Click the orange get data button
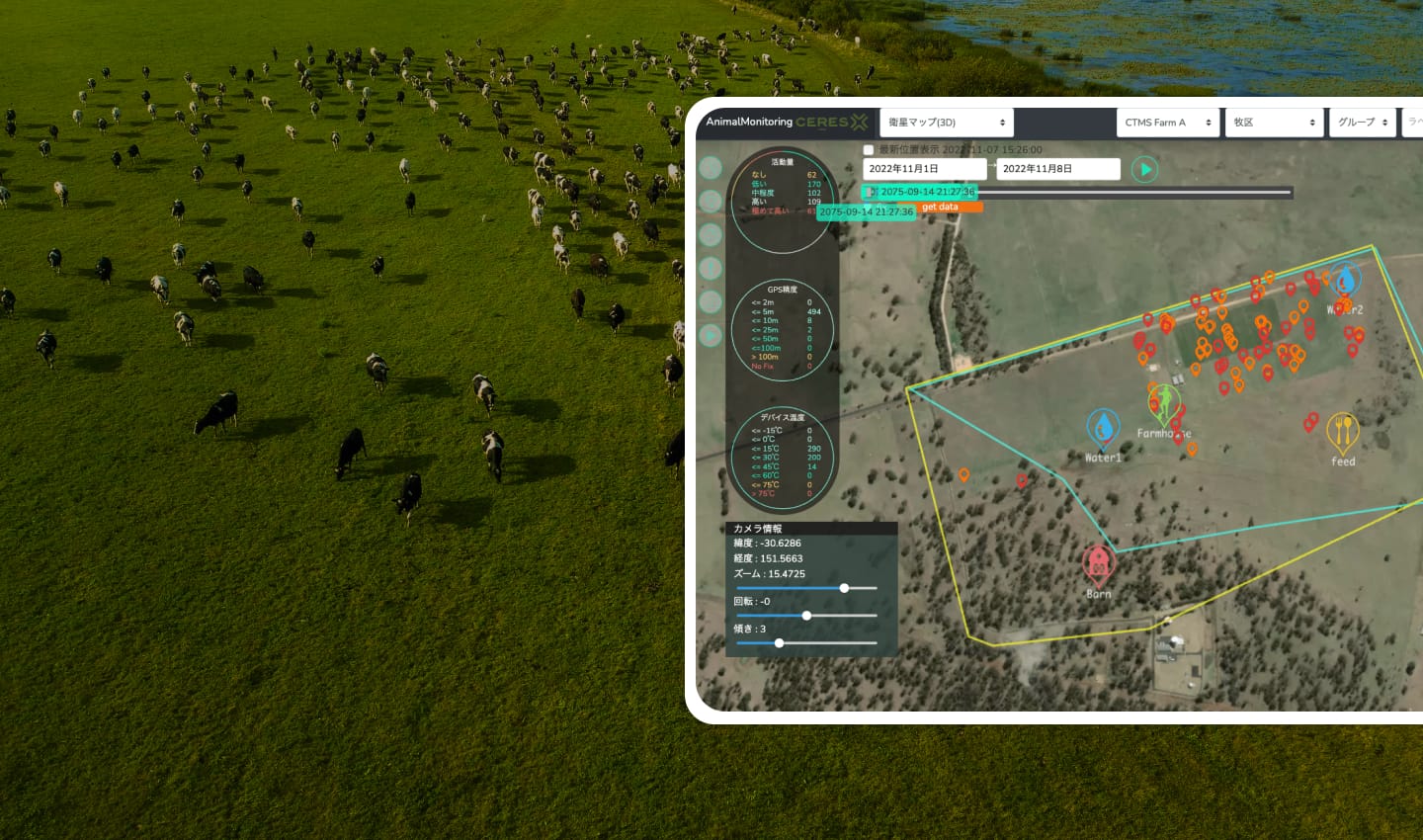Viewport: 1423px width, 840px height. tap(951, 208)
